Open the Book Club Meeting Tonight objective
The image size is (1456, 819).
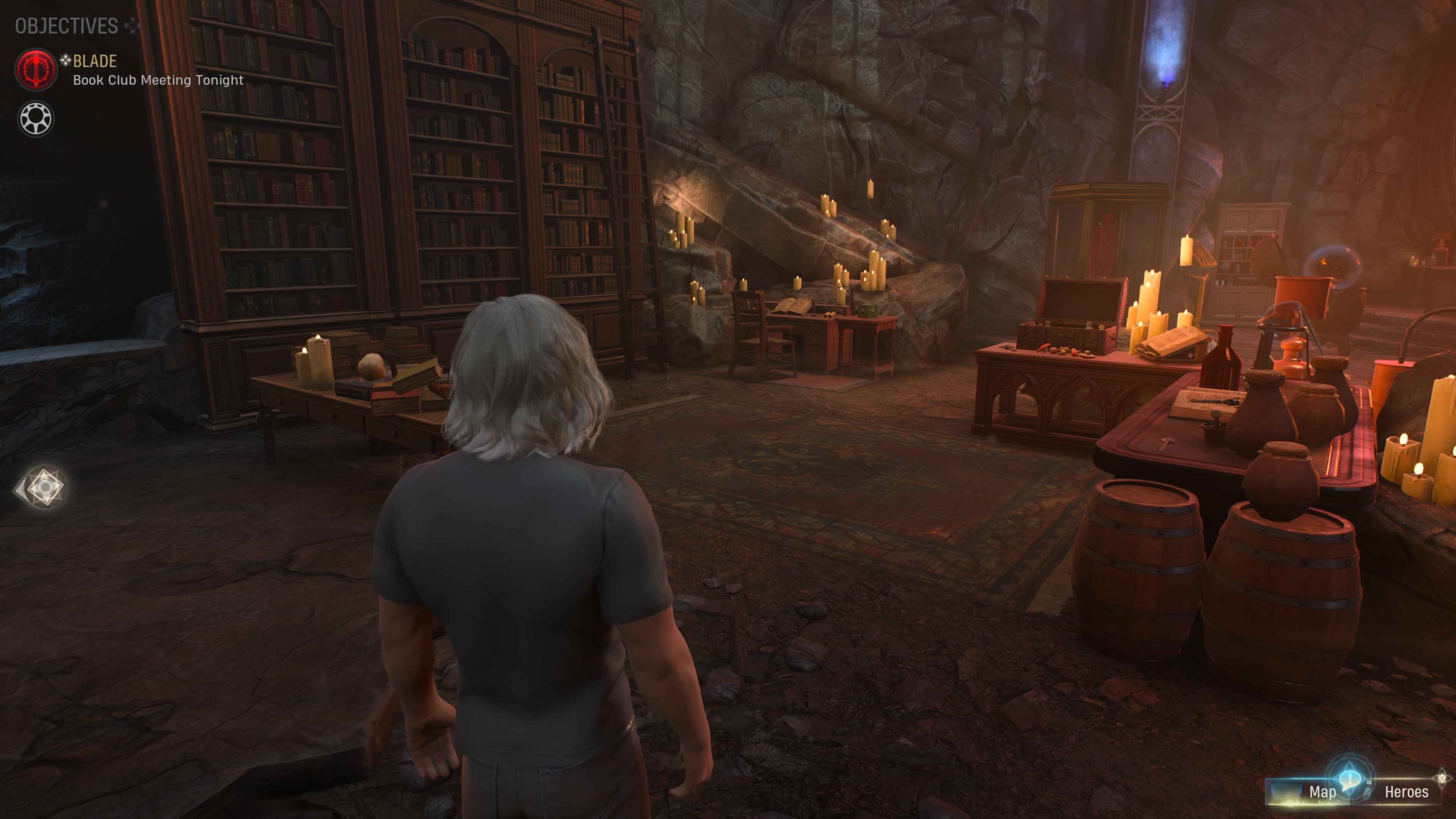click(x=158, y=80)
